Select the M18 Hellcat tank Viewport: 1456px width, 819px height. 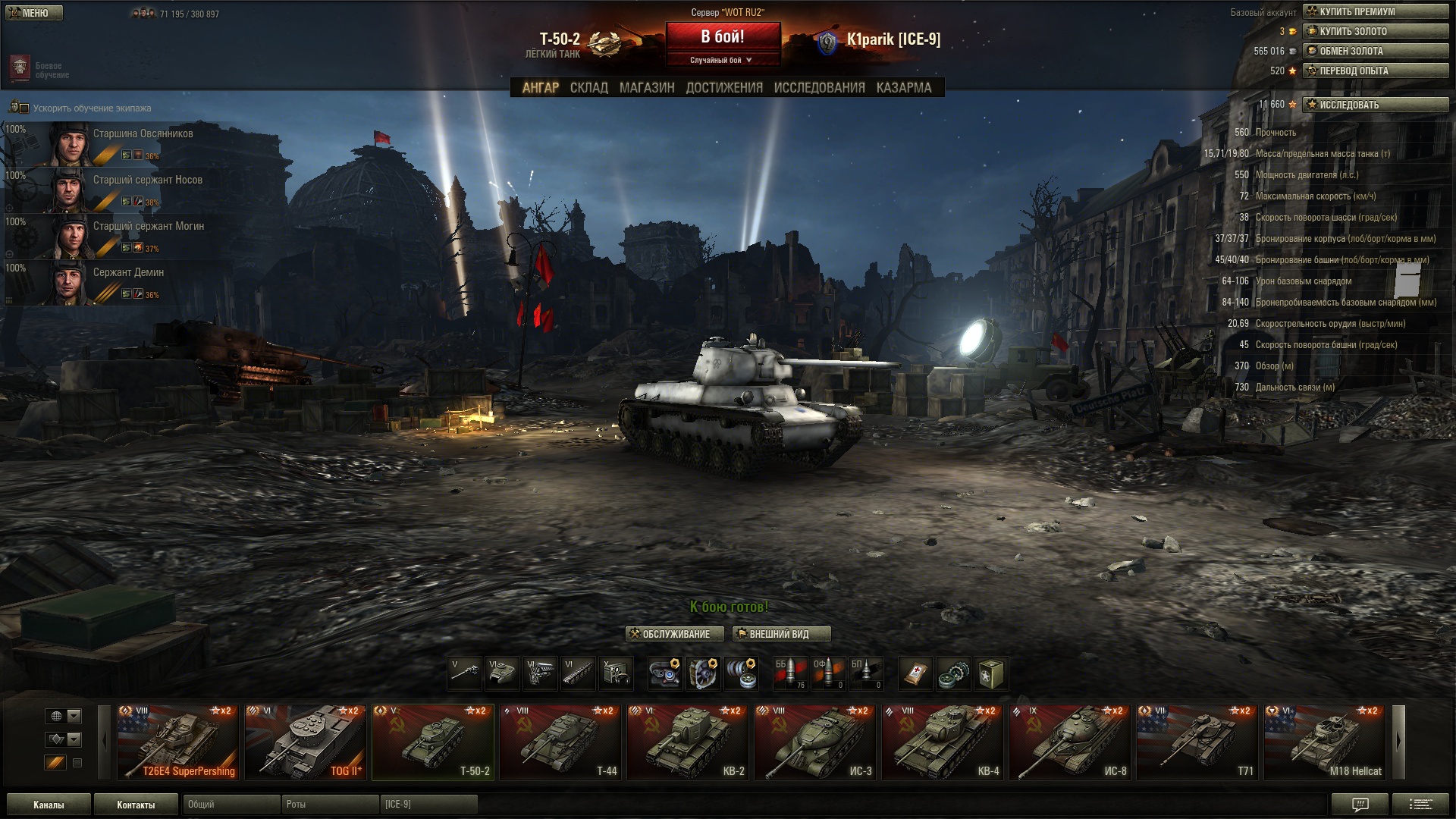click(1325, 742)
